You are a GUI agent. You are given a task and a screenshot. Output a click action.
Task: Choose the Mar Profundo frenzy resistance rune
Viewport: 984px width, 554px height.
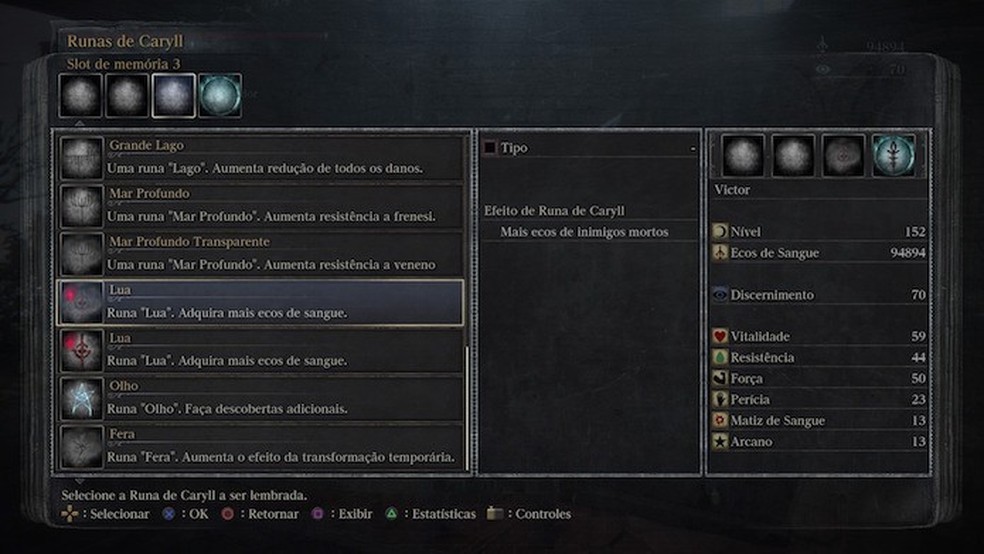point(262,205)
